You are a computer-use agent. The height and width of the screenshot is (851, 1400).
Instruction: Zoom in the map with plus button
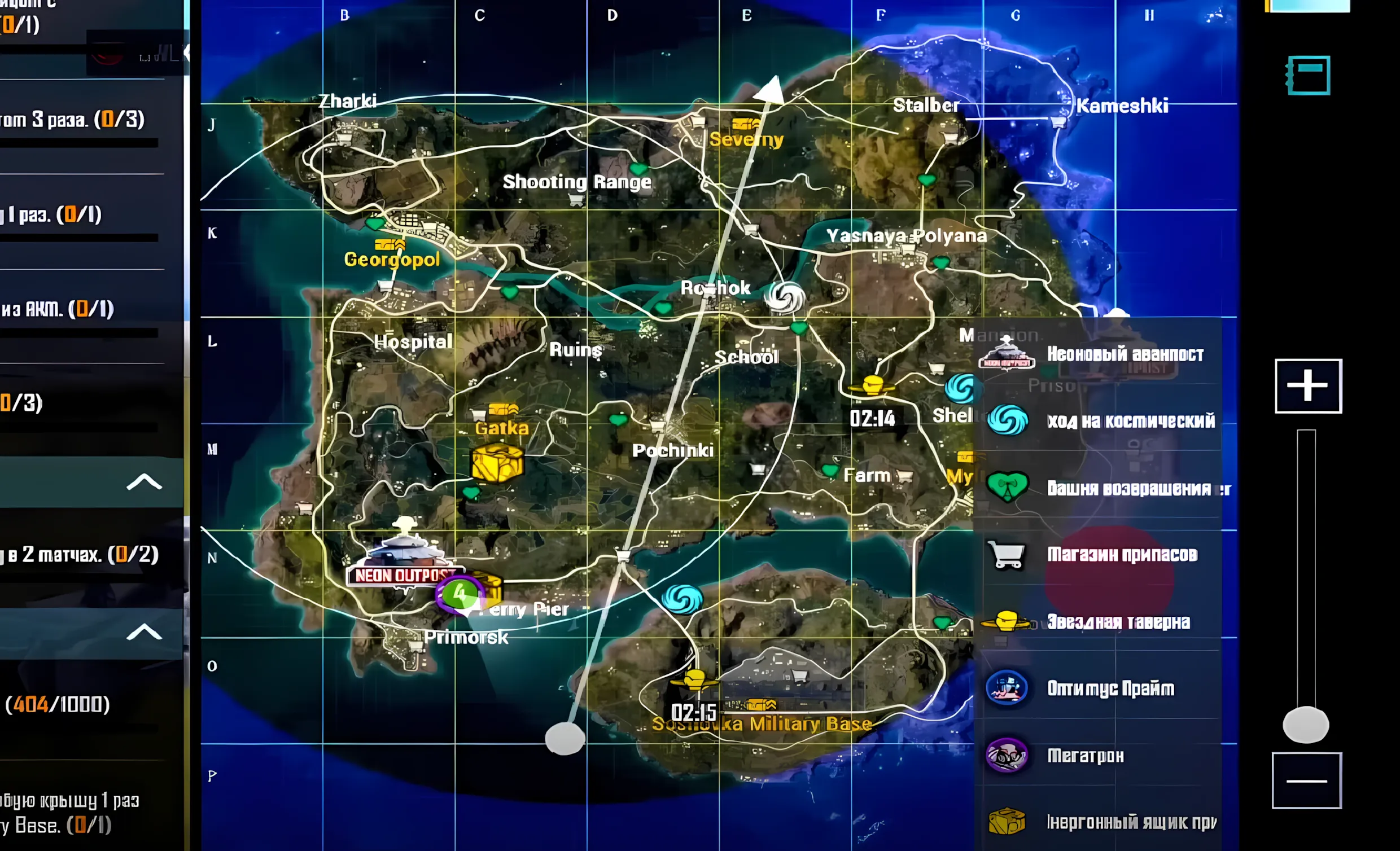click(x=1307, y=386)
